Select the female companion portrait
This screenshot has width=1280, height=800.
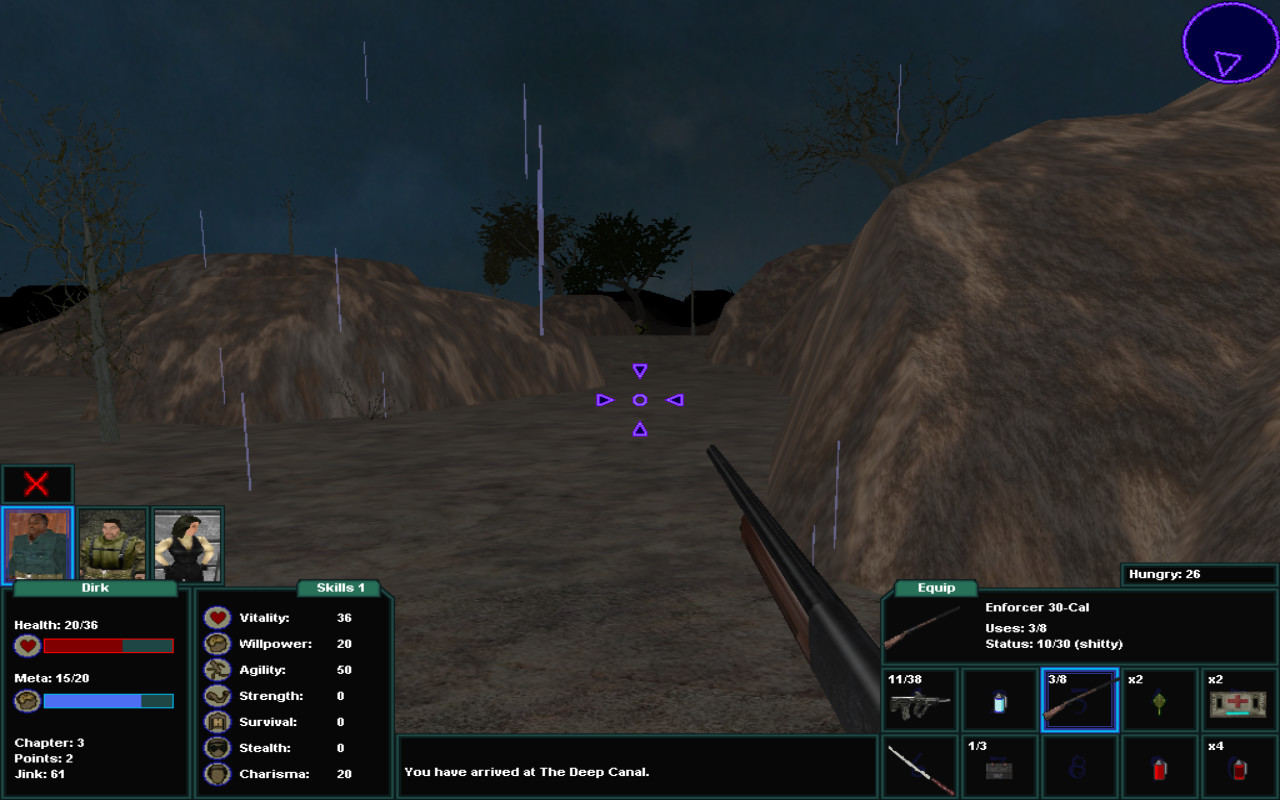click(x=186, y=544)
